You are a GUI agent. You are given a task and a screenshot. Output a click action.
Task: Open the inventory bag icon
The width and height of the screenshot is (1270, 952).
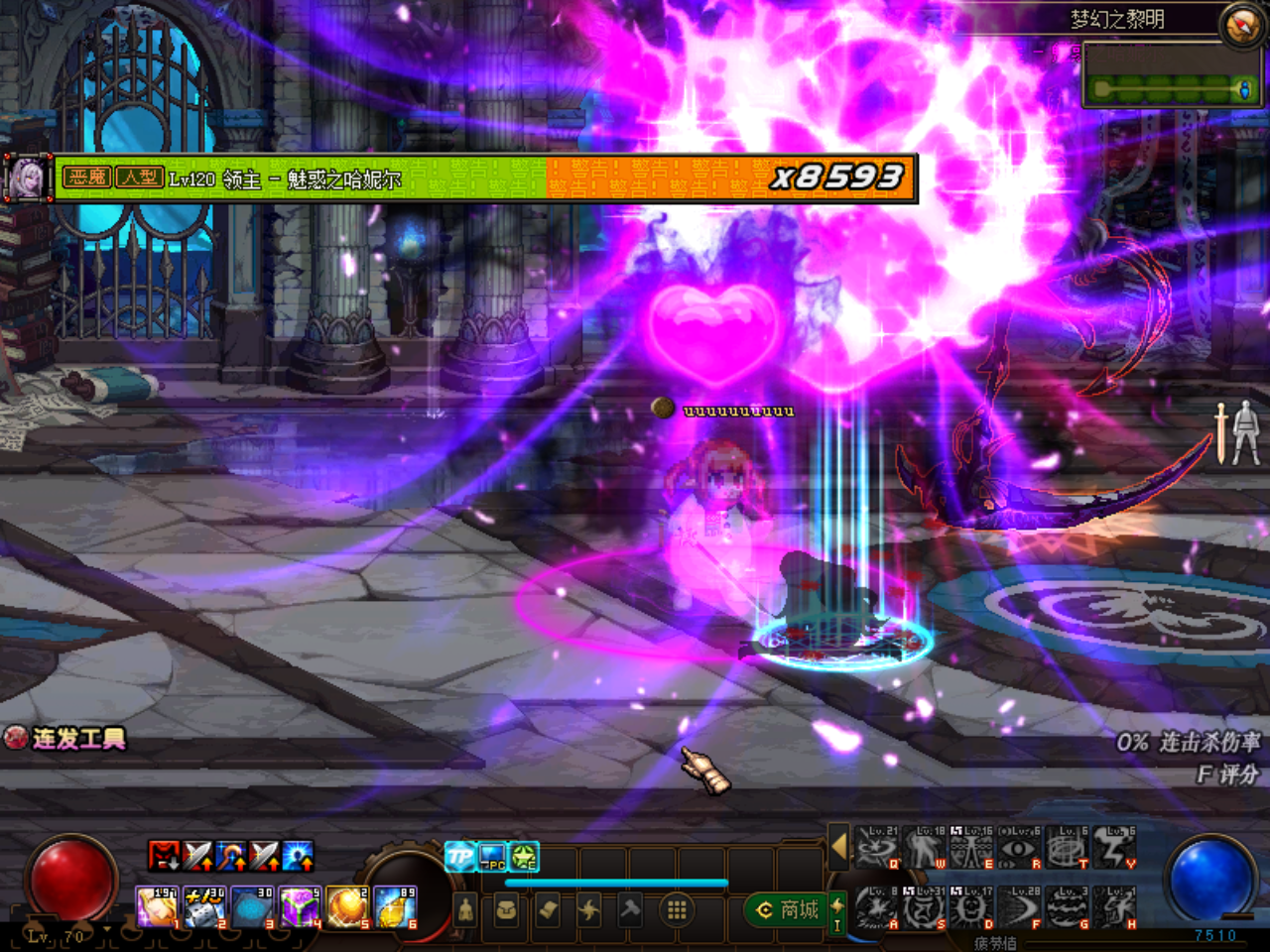point(505,910)
